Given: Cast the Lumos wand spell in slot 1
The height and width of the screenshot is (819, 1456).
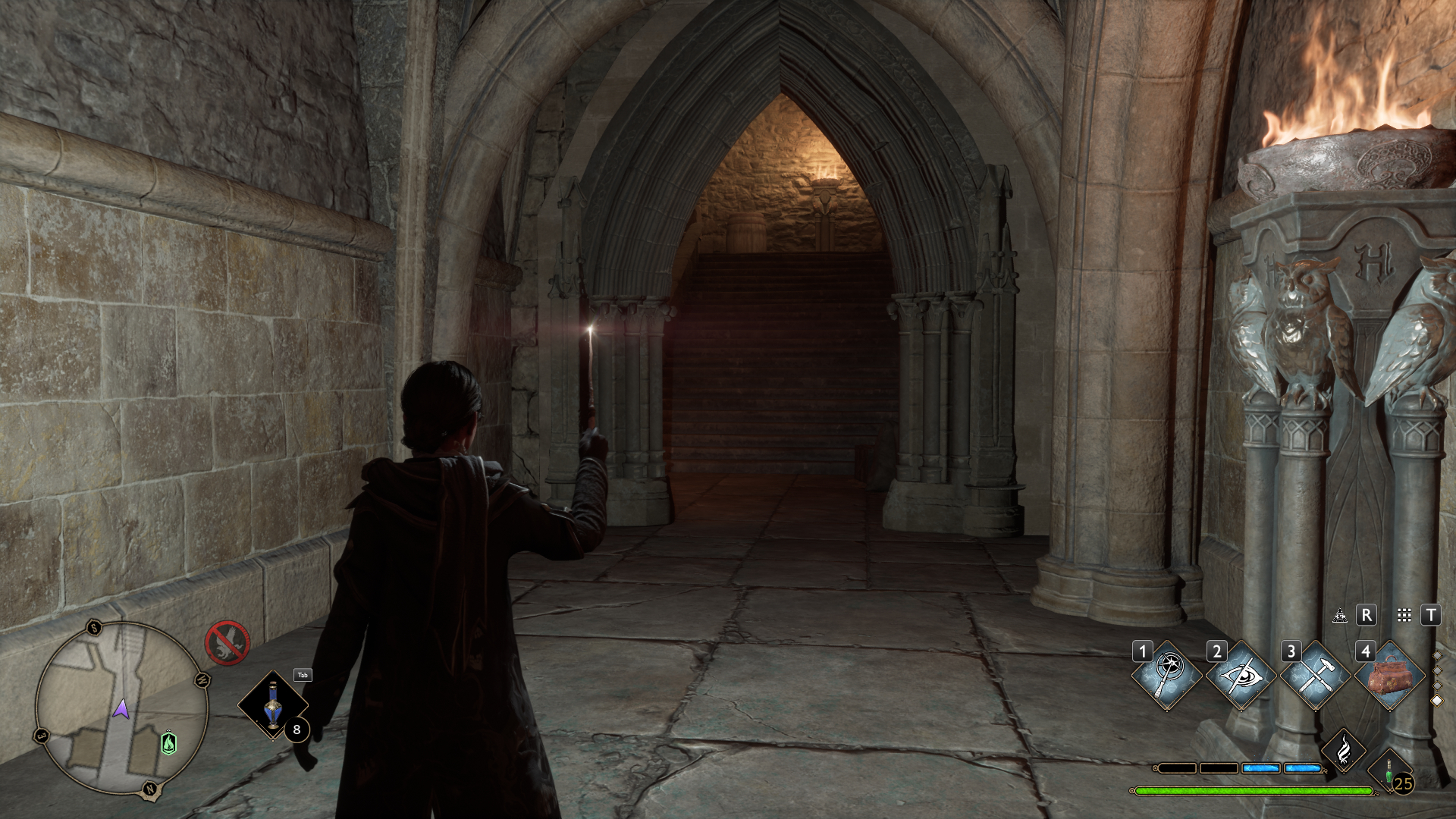Looking at the screenshot, I should pyautogui.click(x=1166, y=675).
